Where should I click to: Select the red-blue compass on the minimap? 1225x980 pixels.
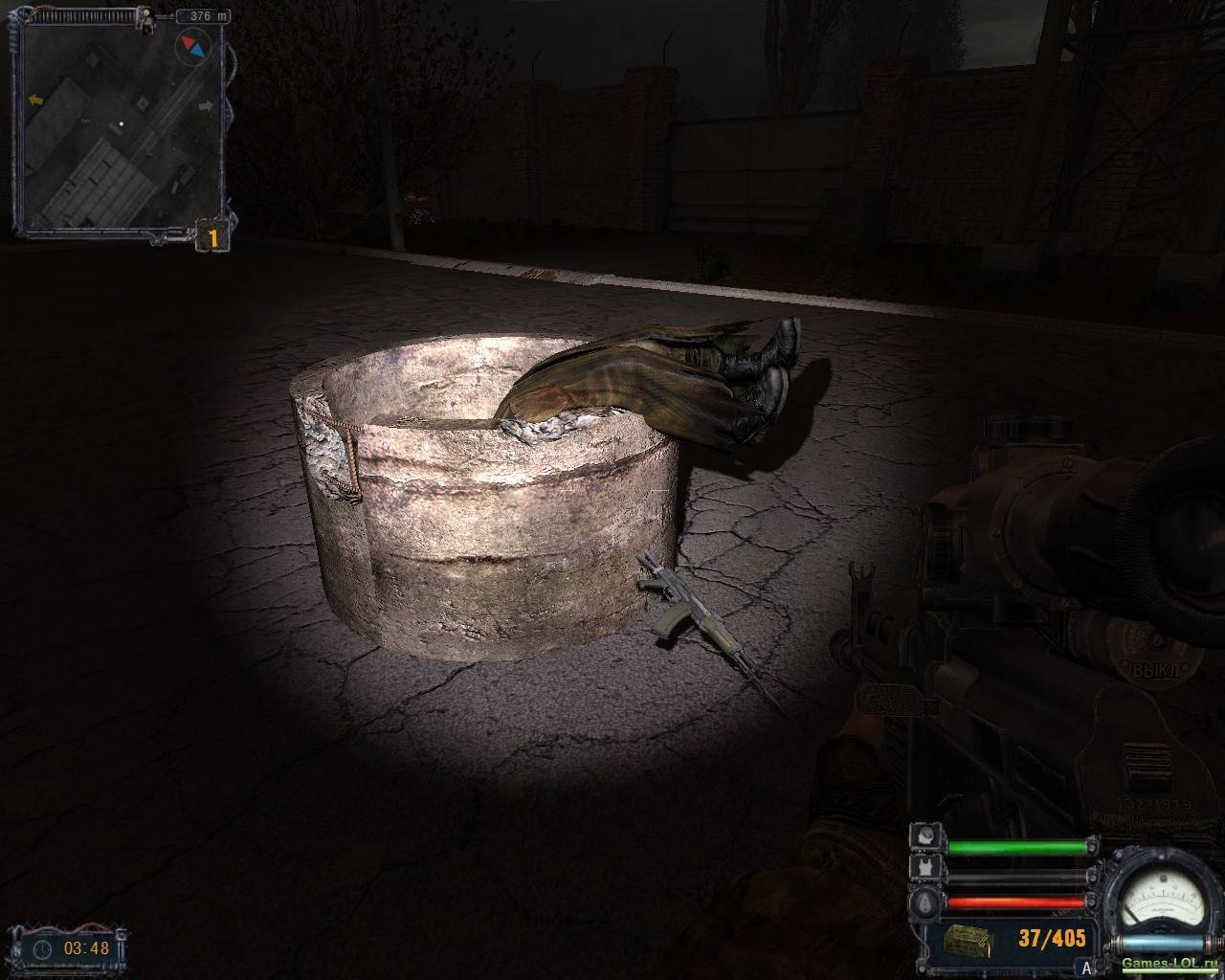(193, 45)
